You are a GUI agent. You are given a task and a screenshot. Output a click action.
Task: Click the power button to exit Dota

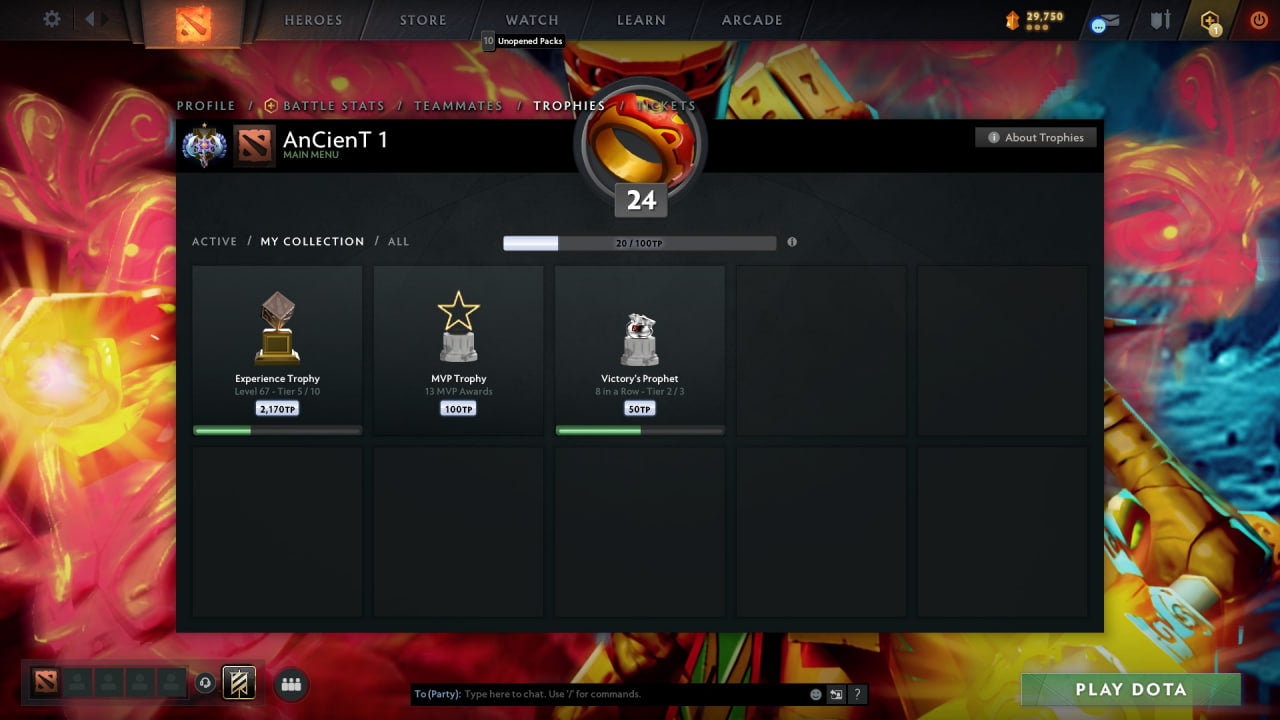click(1258, 20)
